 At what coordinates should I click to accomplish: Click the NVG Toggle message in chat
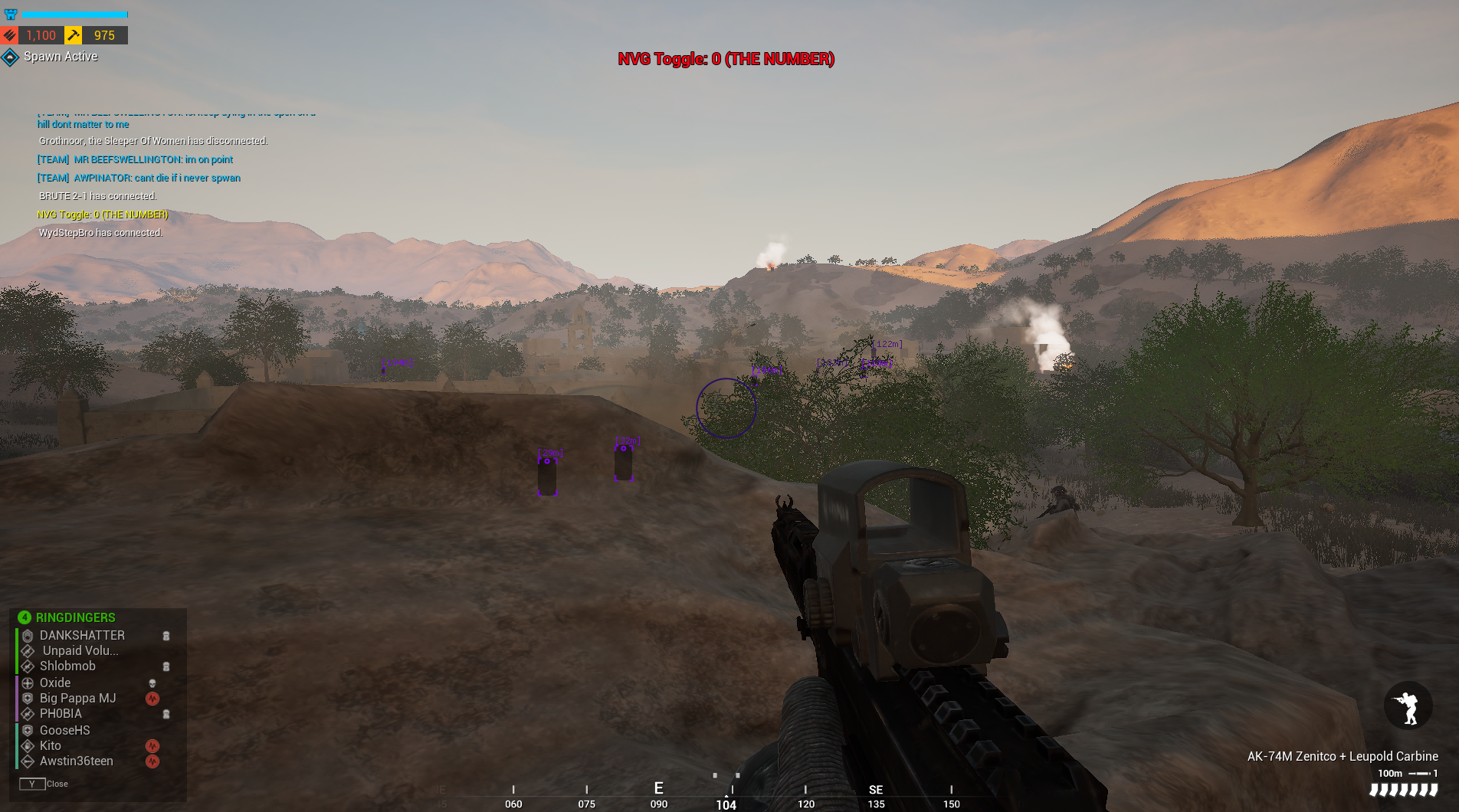(x=103, y=214)
